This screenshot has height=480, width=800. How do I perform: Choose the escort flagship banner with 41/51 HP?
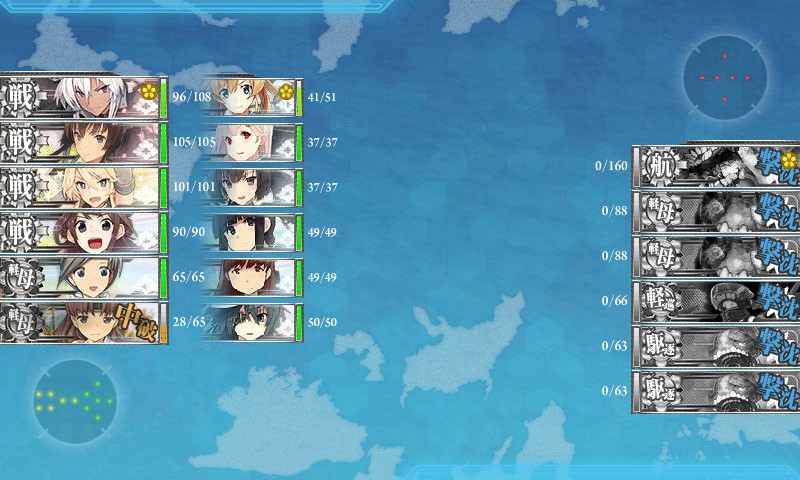pyautogui.click(x=251, y=98)
